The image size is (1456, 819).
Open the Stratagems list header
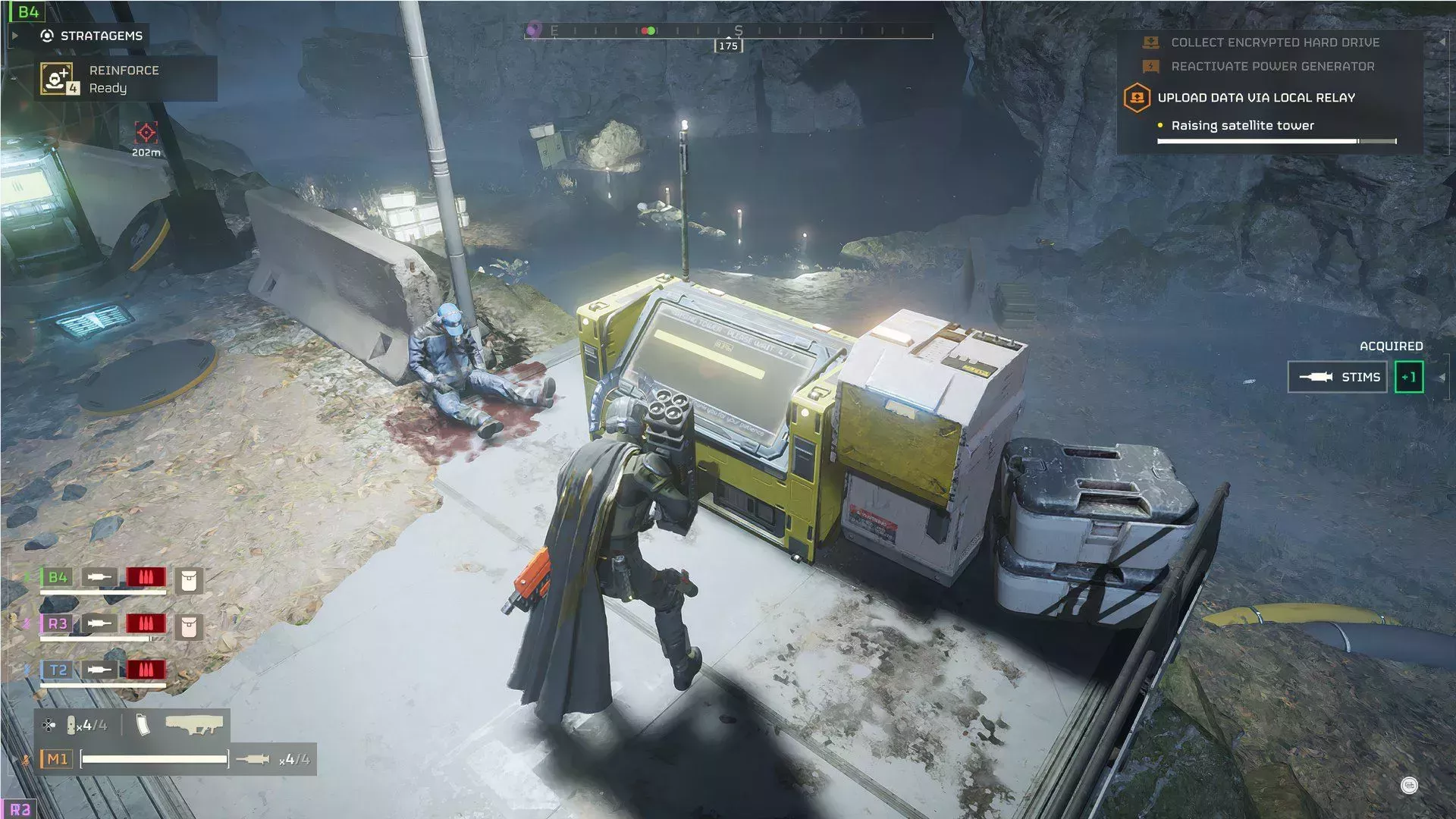coord(101,36)
